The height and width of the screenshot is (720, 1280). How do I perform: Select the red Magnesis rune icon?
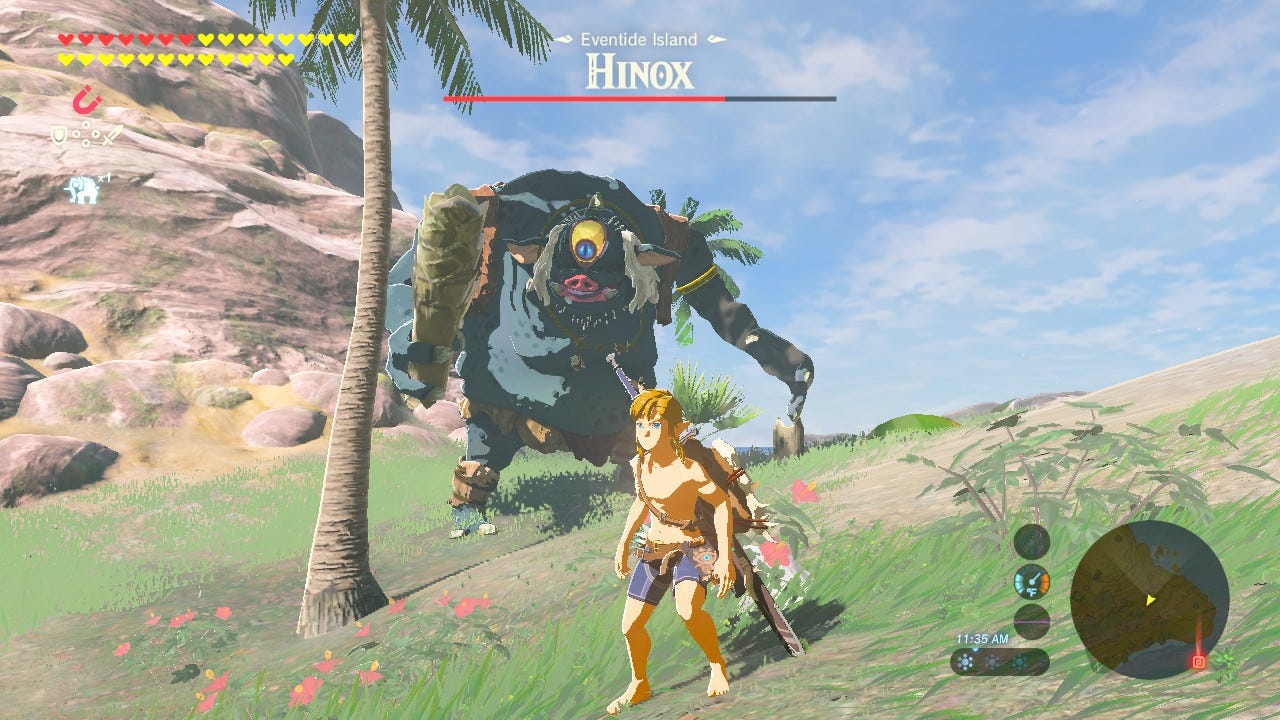[86, 100]
